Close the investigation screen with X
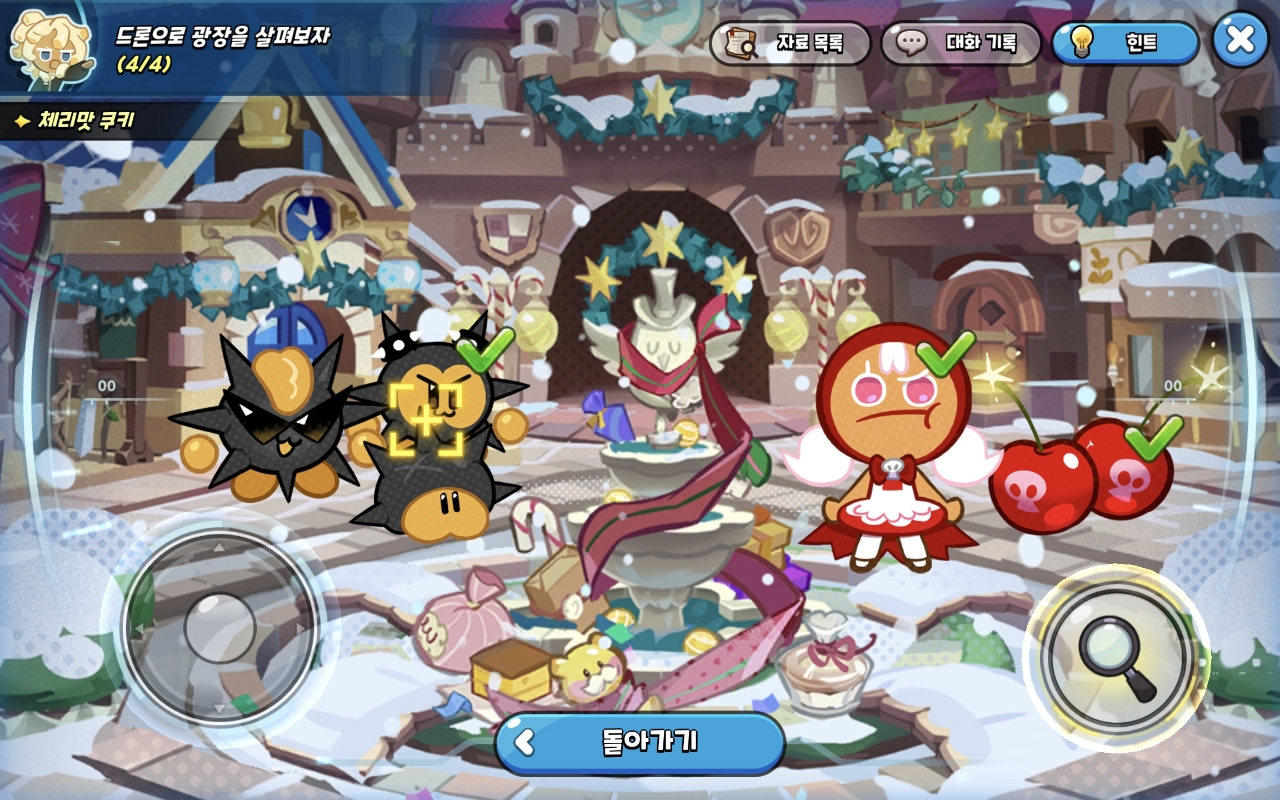 point(1240,40)
